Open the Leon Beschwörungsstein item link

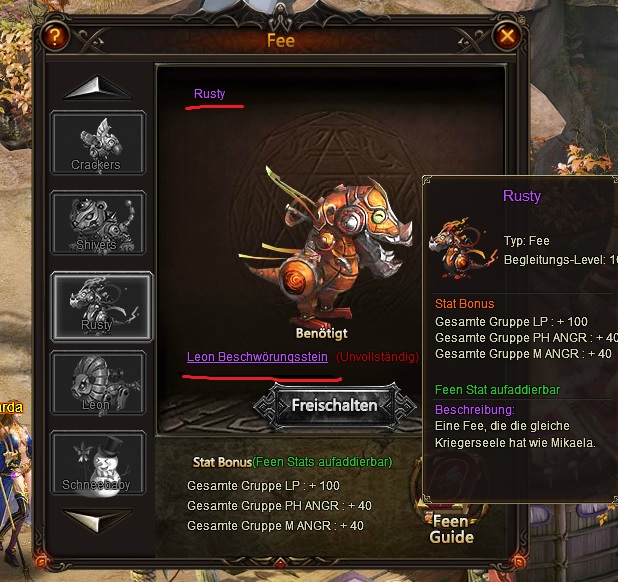coord(257,357)
